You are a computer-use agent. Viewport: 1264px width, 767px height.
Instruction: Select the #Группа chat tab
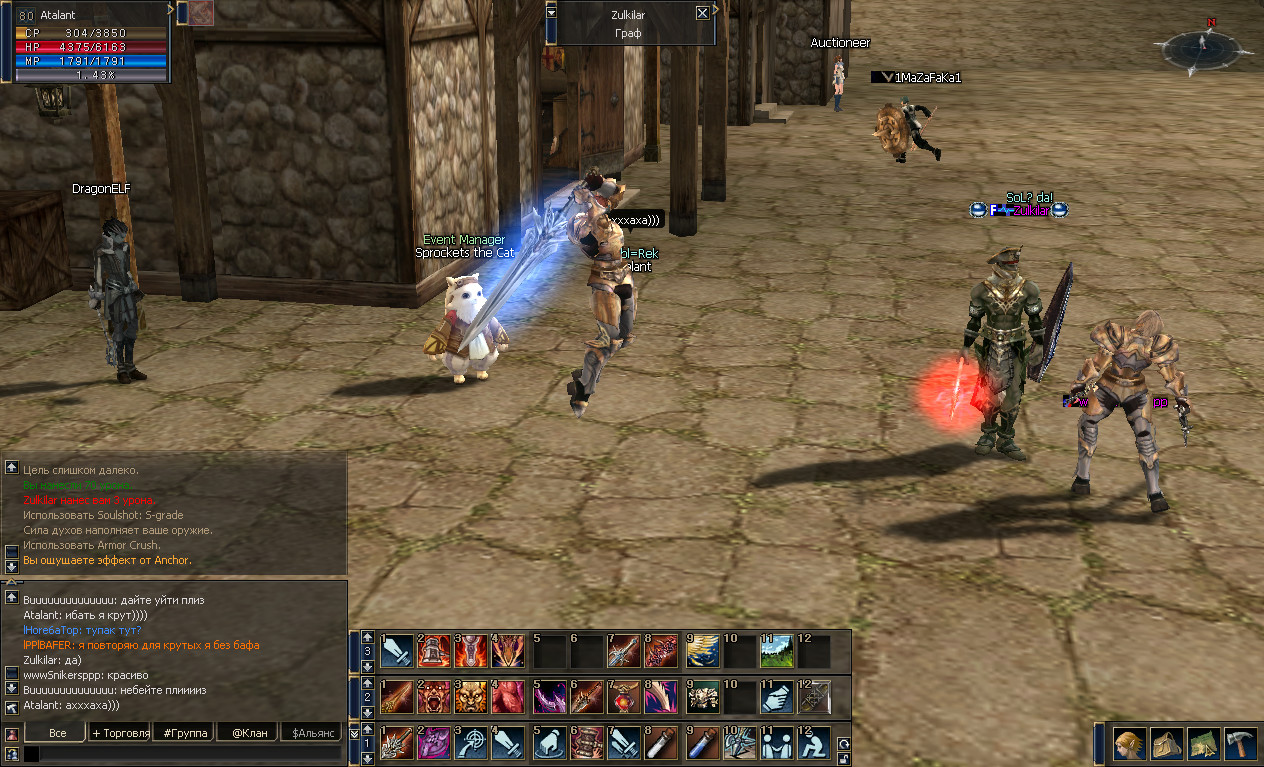tap(186, 733)
